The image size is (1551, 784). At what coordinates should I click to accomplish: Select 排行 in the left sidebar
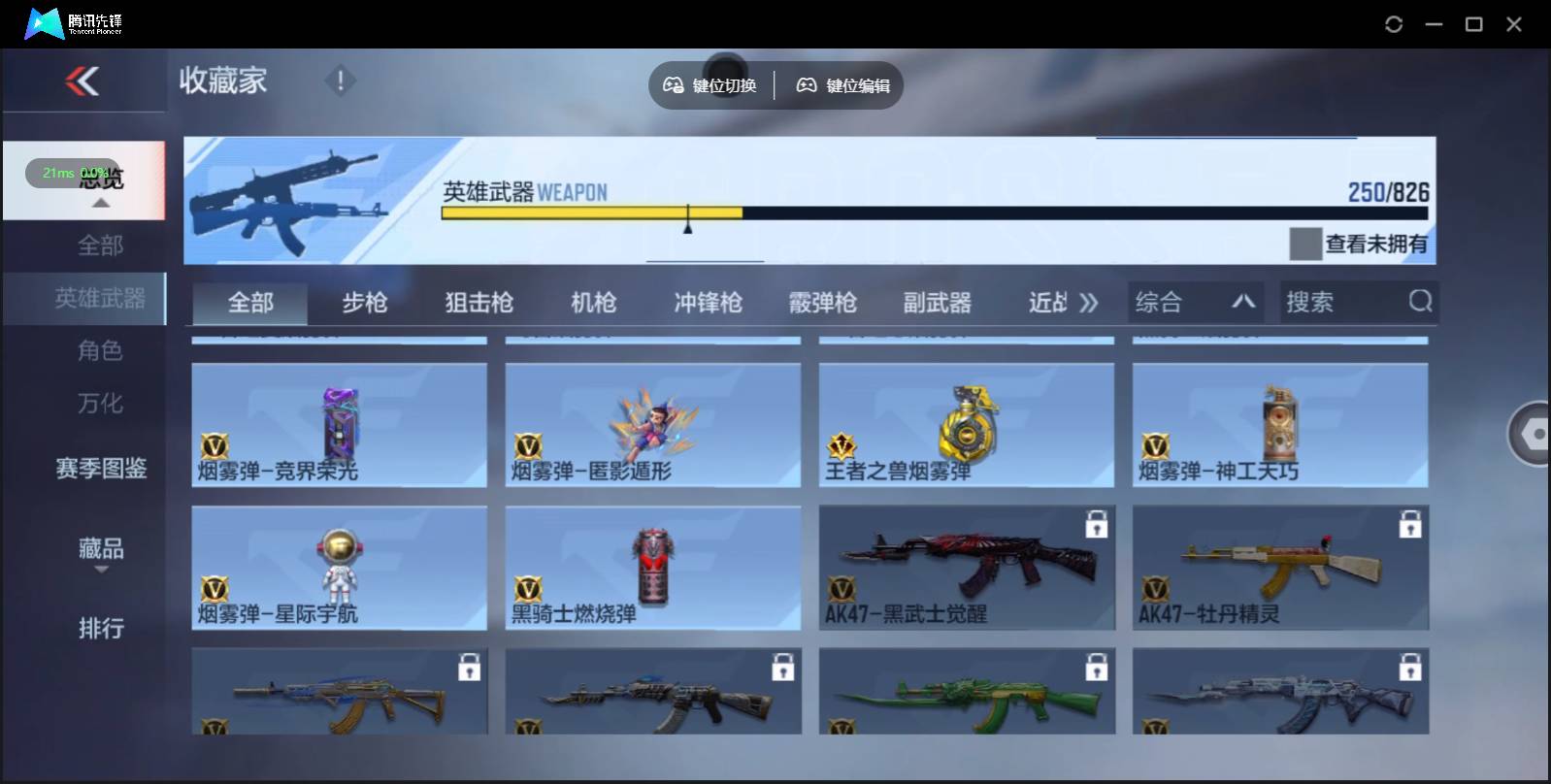point(99,630)
